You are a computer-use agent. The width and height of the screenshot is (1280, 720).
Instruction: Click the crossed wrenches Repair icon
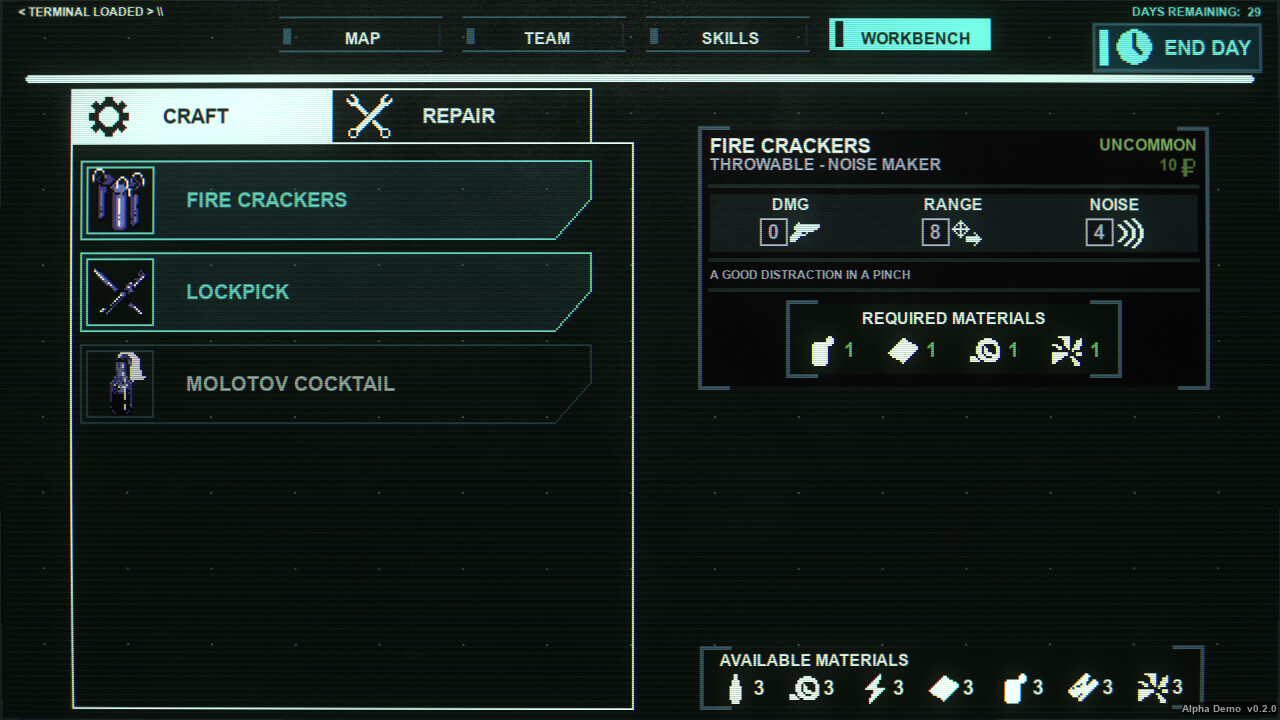(369, 114)
